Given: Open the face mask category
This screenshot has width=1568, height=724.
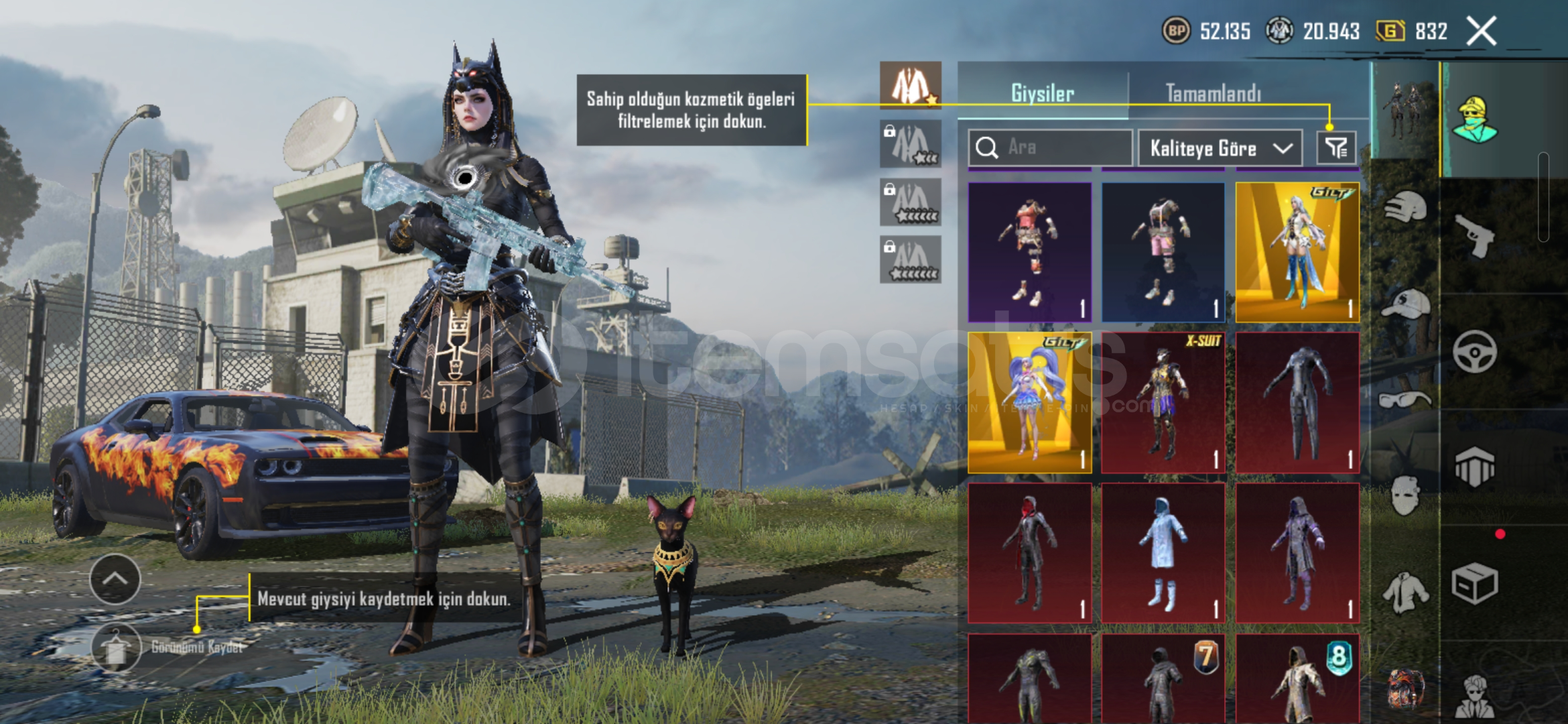Looking at the screenshot, I should 1405,495.
